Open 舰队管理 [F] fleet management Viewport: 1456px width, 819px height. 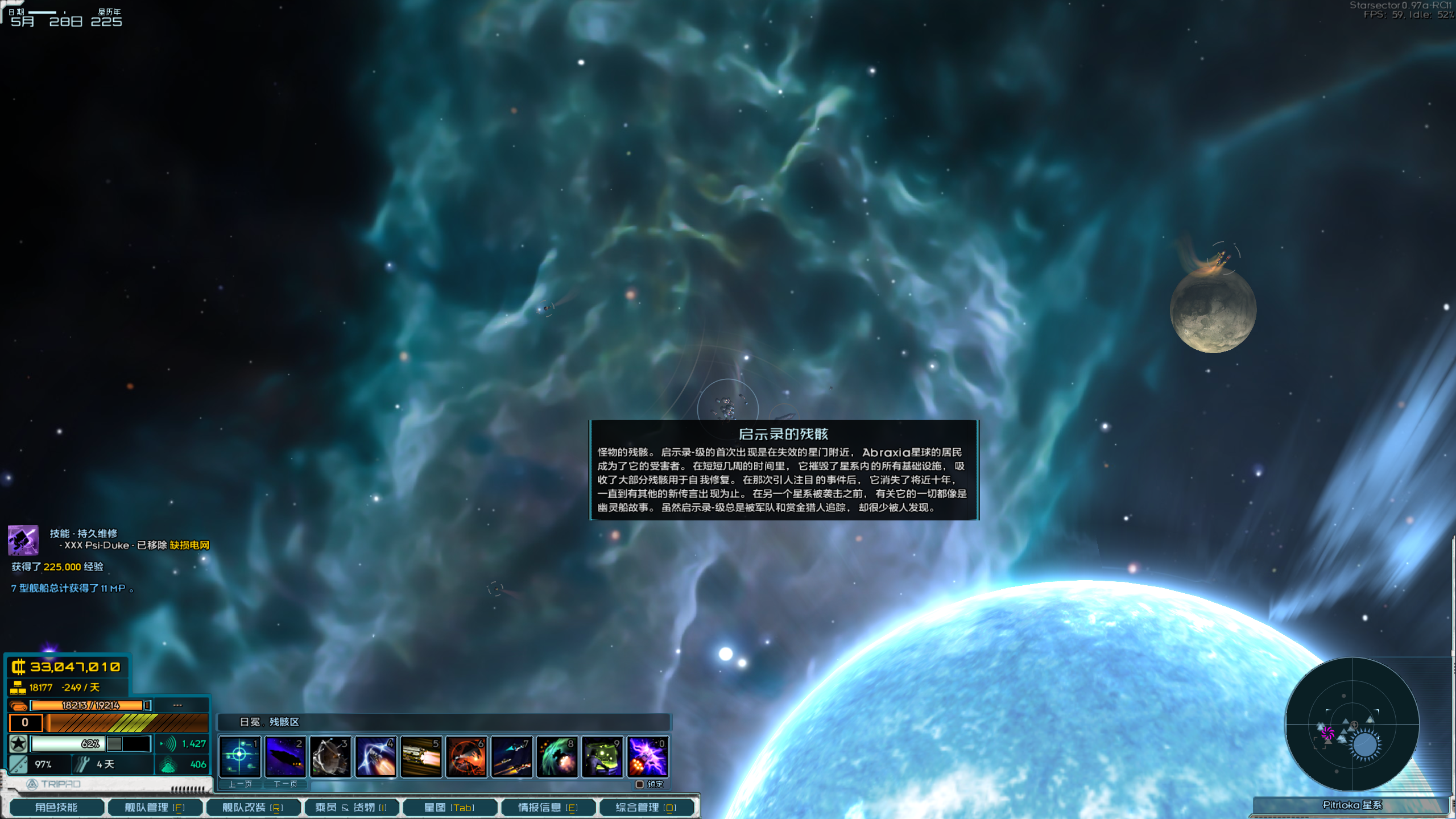154,806
